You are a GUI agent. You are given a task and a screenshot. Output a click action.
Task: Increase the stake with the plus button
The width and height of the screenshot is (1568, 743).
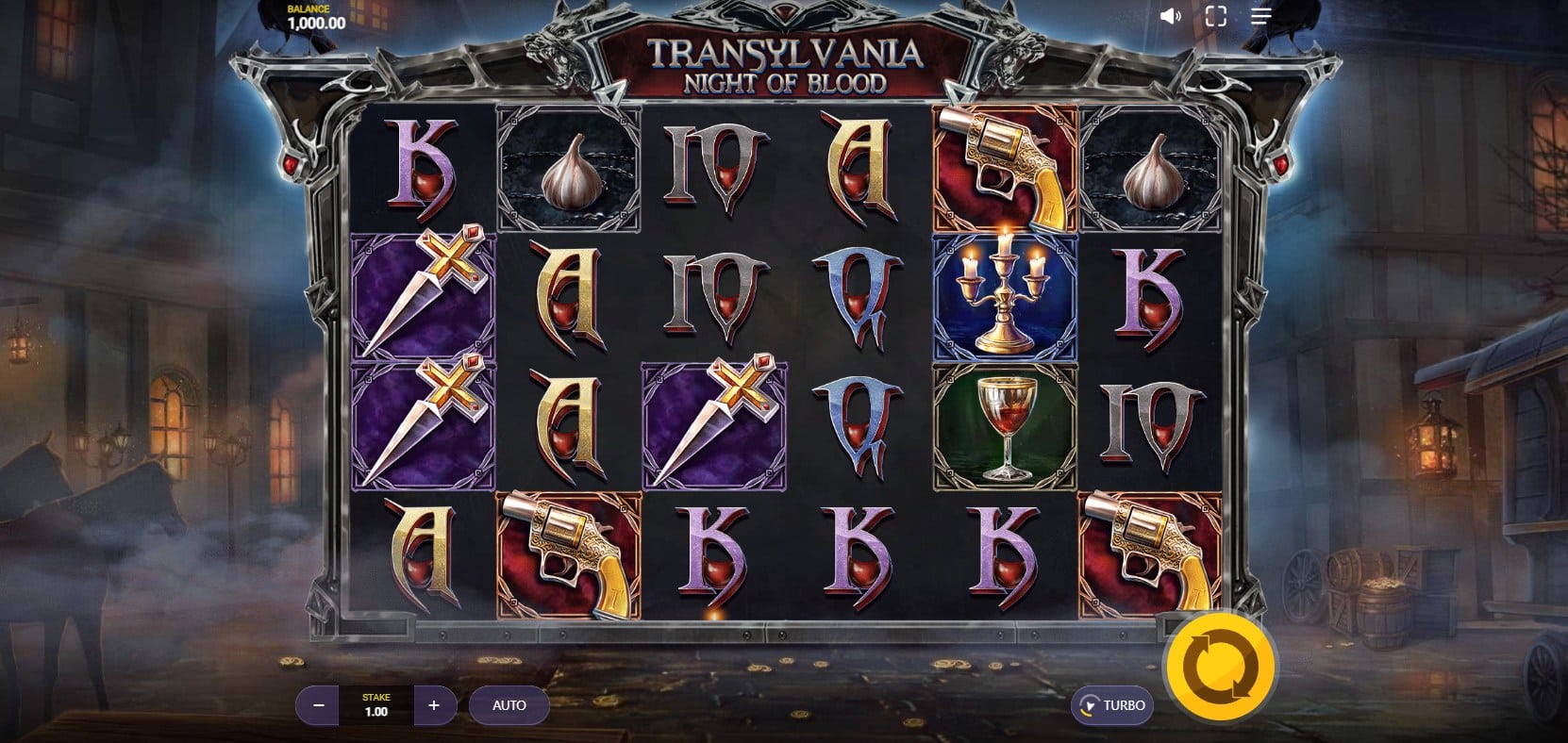[434, 705]
